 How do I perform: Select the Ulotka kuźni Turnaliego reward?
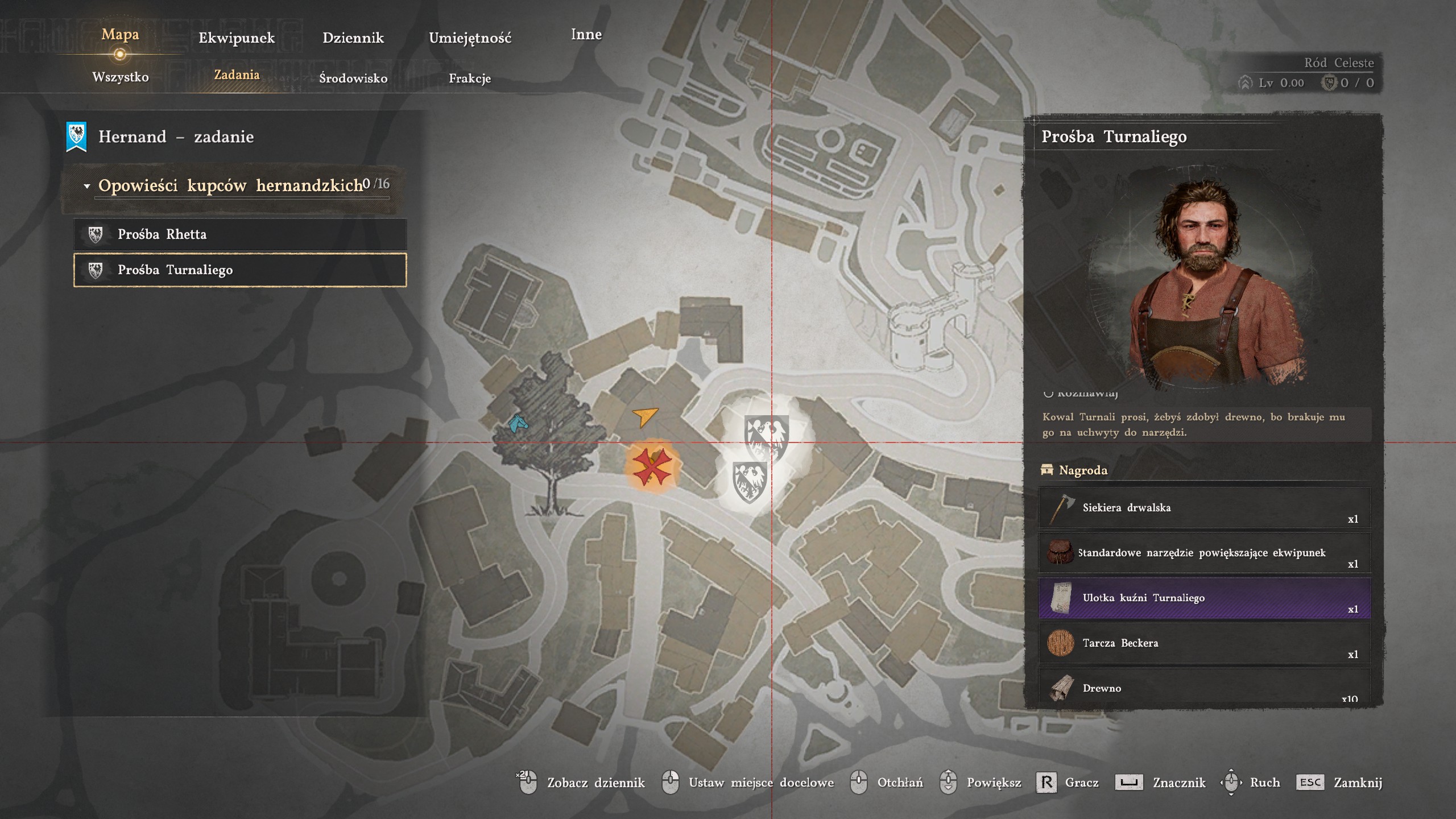pyautogui.click(x=1204, y=598)
